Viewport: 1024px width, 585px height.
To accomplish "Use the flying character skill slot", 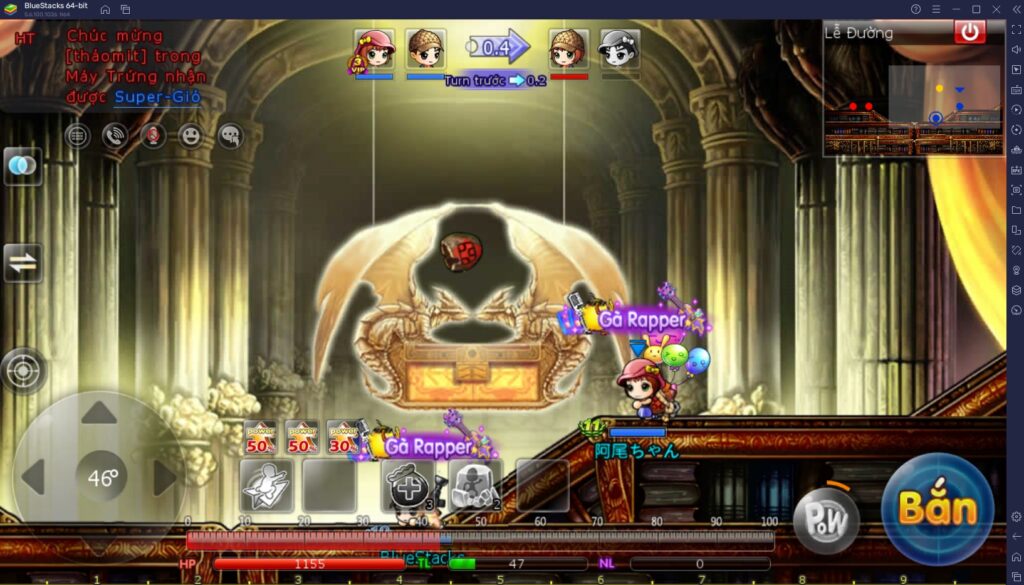I will click(266, 486).
